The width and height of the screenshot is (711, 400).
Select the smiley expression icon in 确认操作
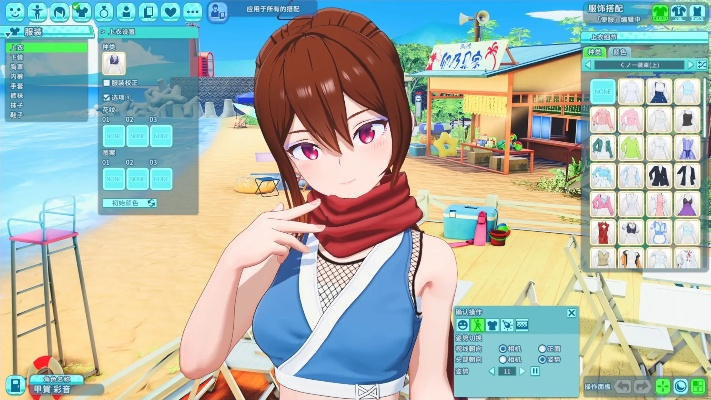click(463, 326)
